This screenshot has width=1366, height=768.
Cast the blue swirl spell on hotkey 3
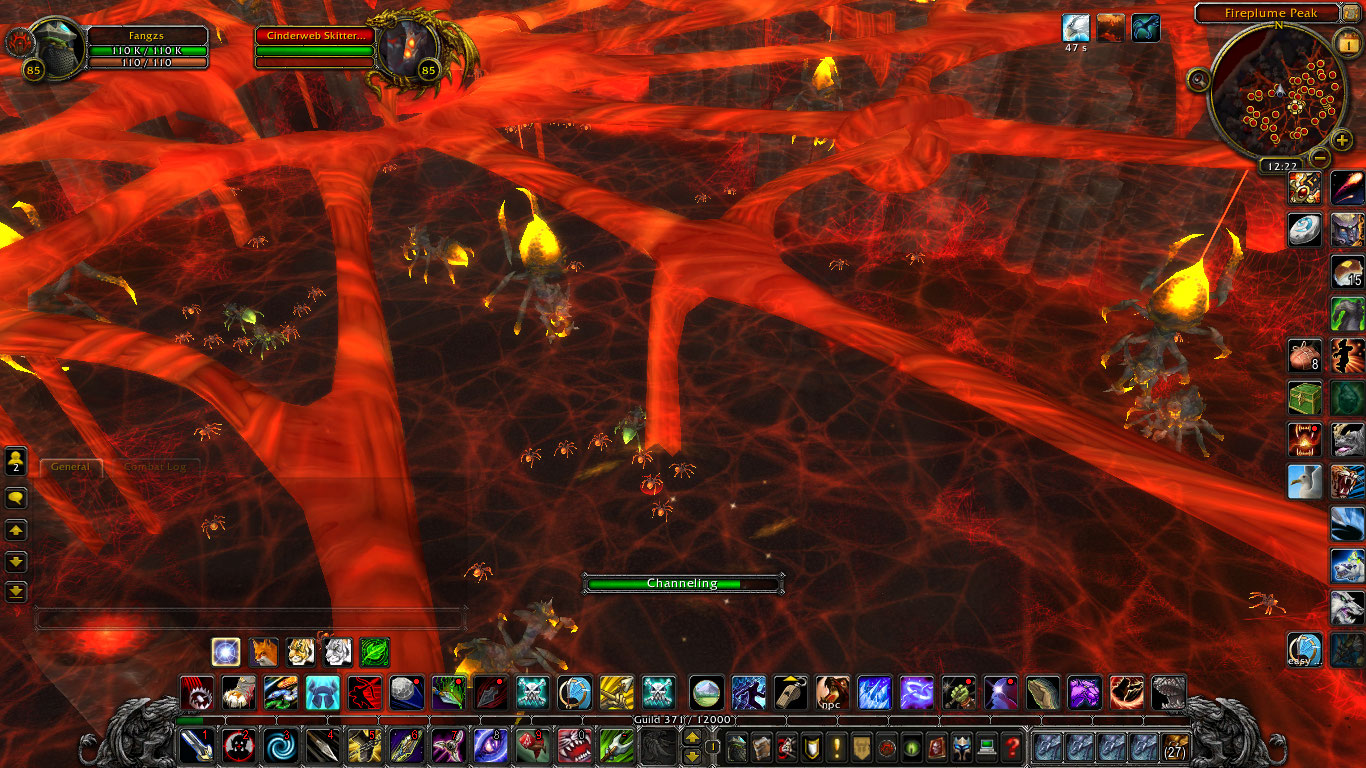(x=281, y=745)
